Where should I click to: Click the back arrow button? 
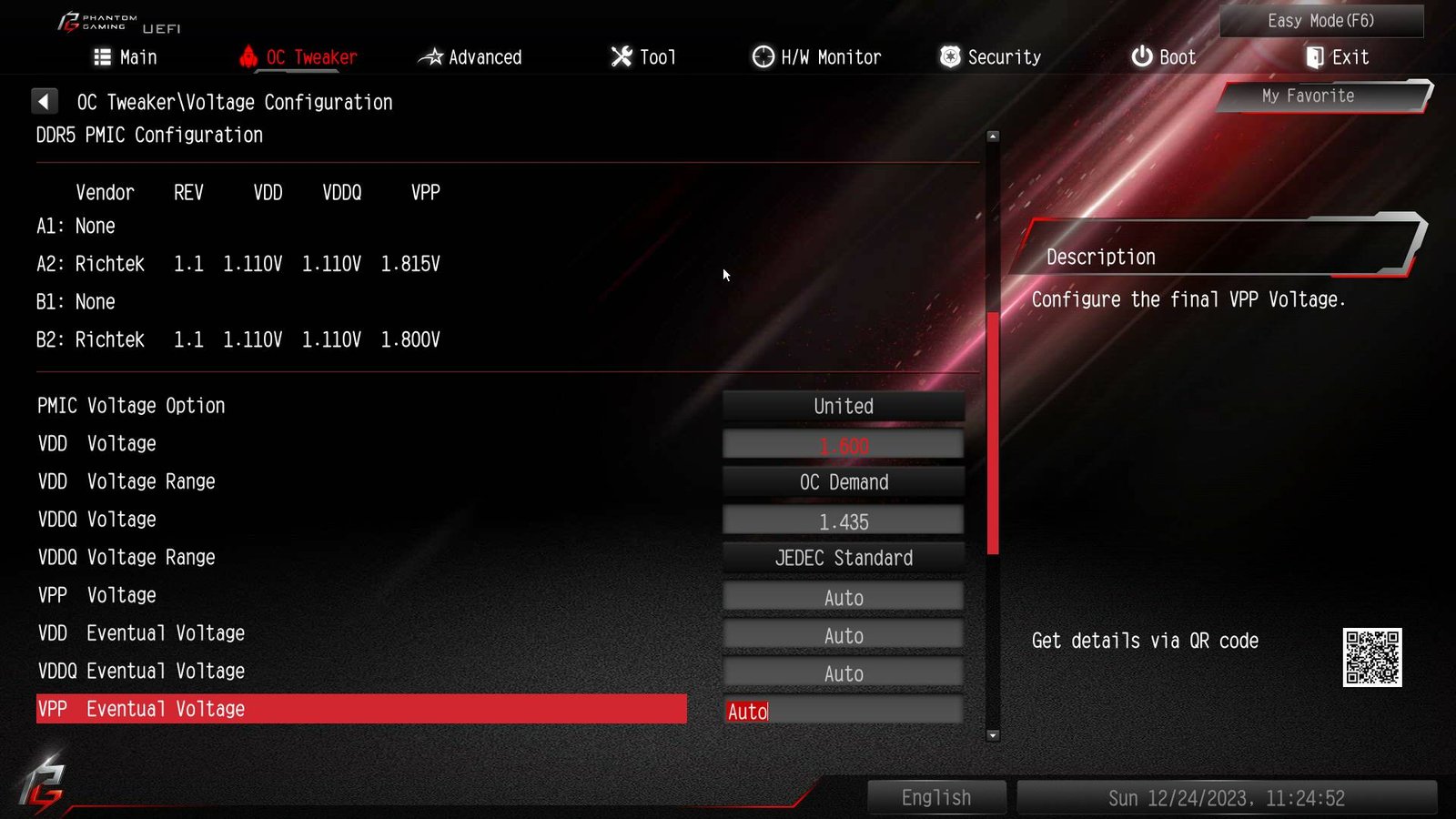point(44,101)
